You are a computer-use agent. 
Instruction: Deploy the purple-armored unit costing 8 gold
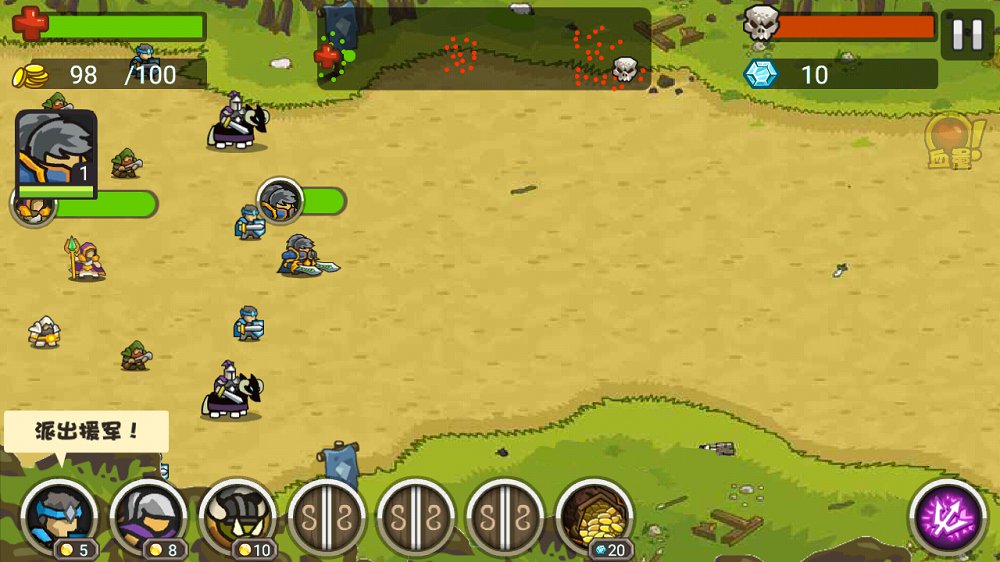pyautogui.click(x=148, y=518)
